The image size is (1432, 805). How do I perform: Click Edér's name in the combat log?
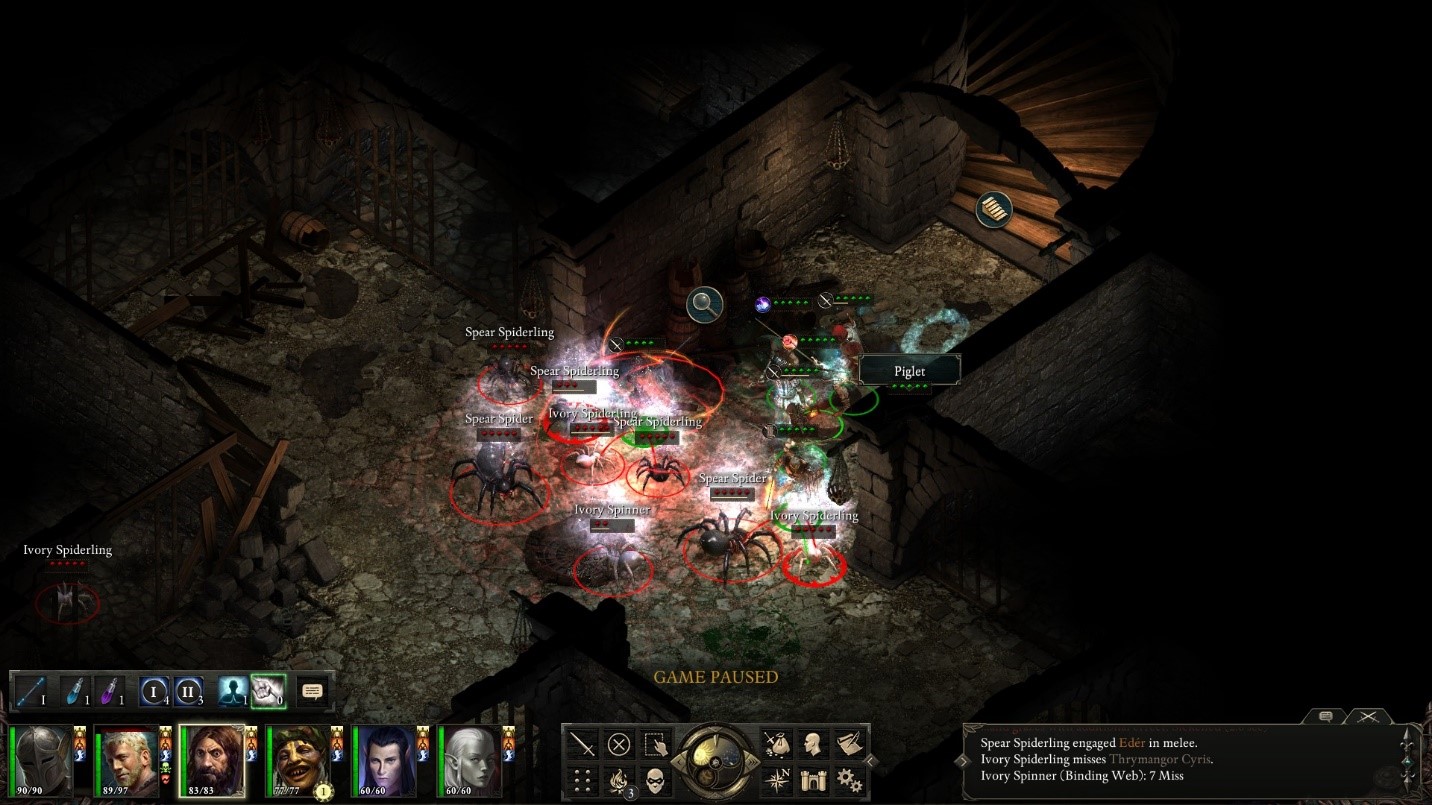(x=1131, y=743)
